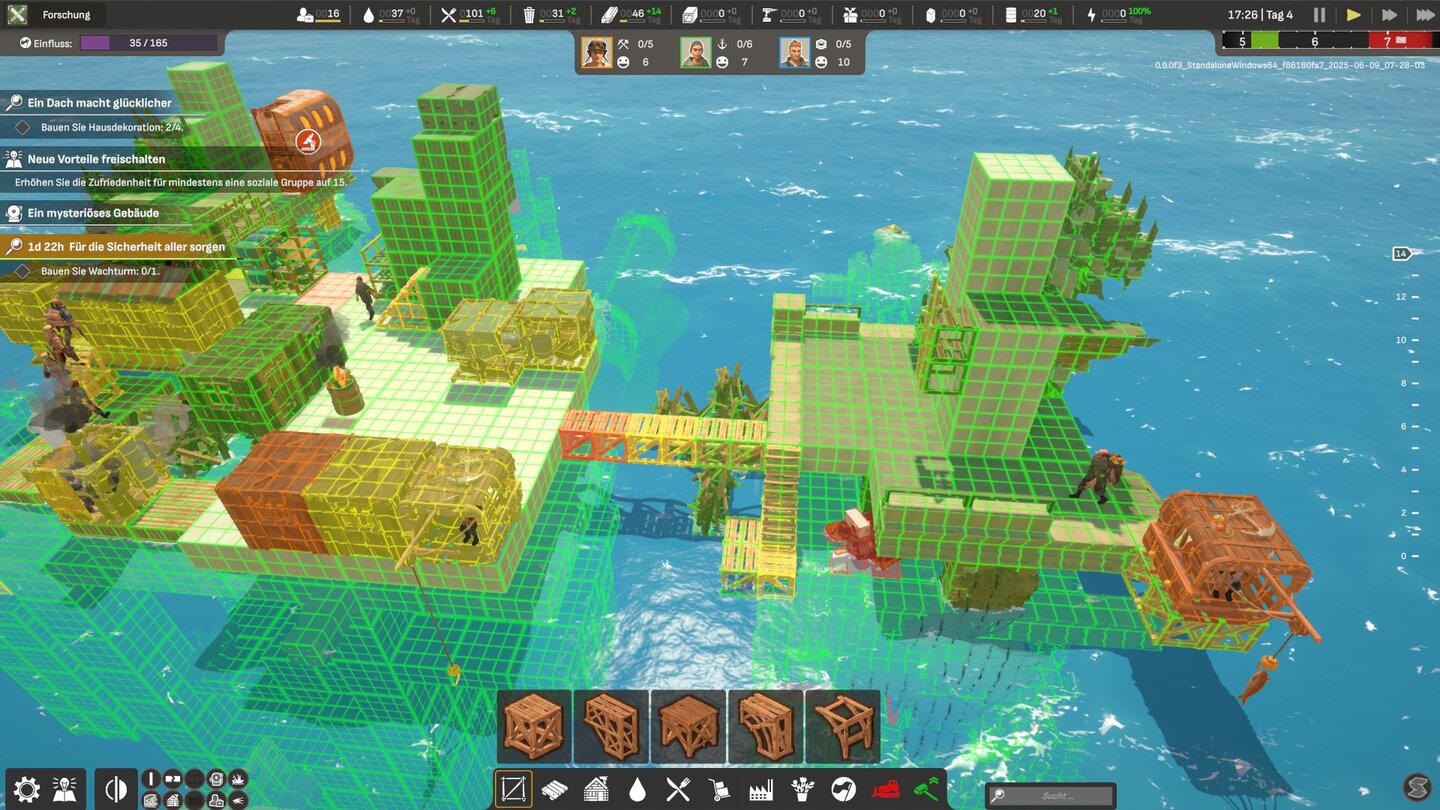This screenshot has width=1440, height=810.
Task: Open the gear settings menu
Action: [26, 789]
